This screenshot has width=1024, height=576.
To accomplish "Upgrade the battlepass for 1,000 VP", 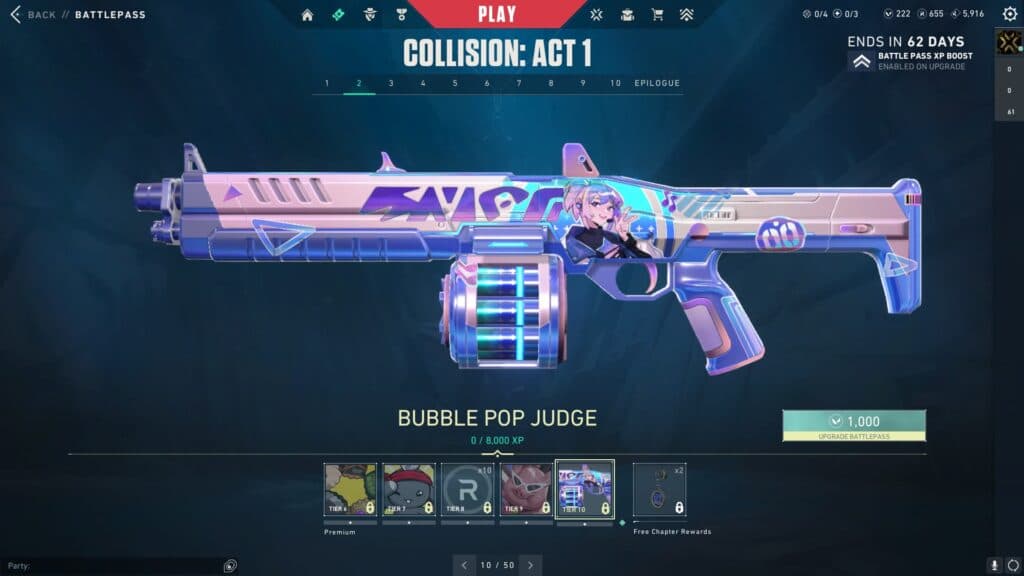I will coord(854,425).
